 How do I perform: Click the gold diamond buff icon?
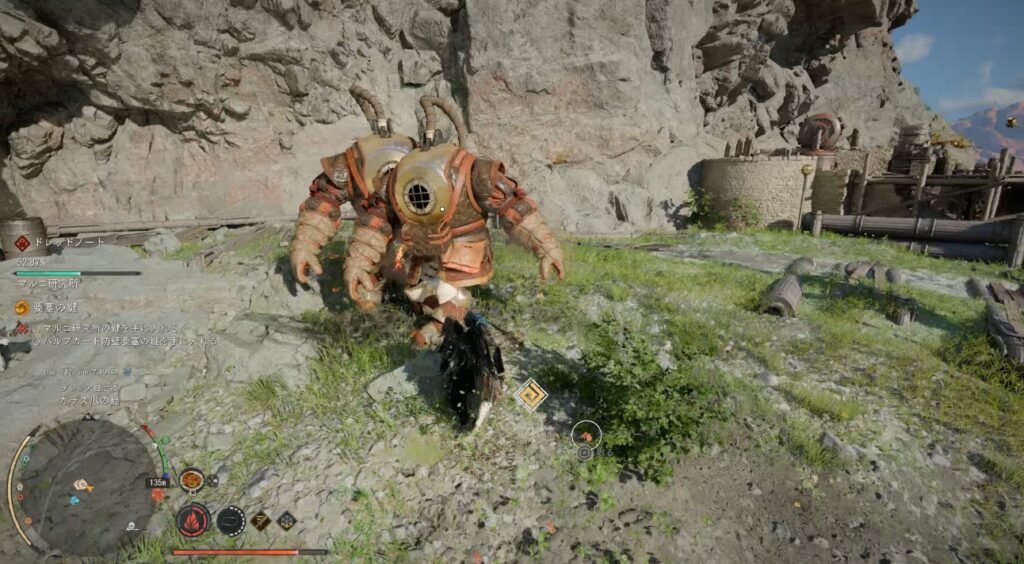[260, 520]
